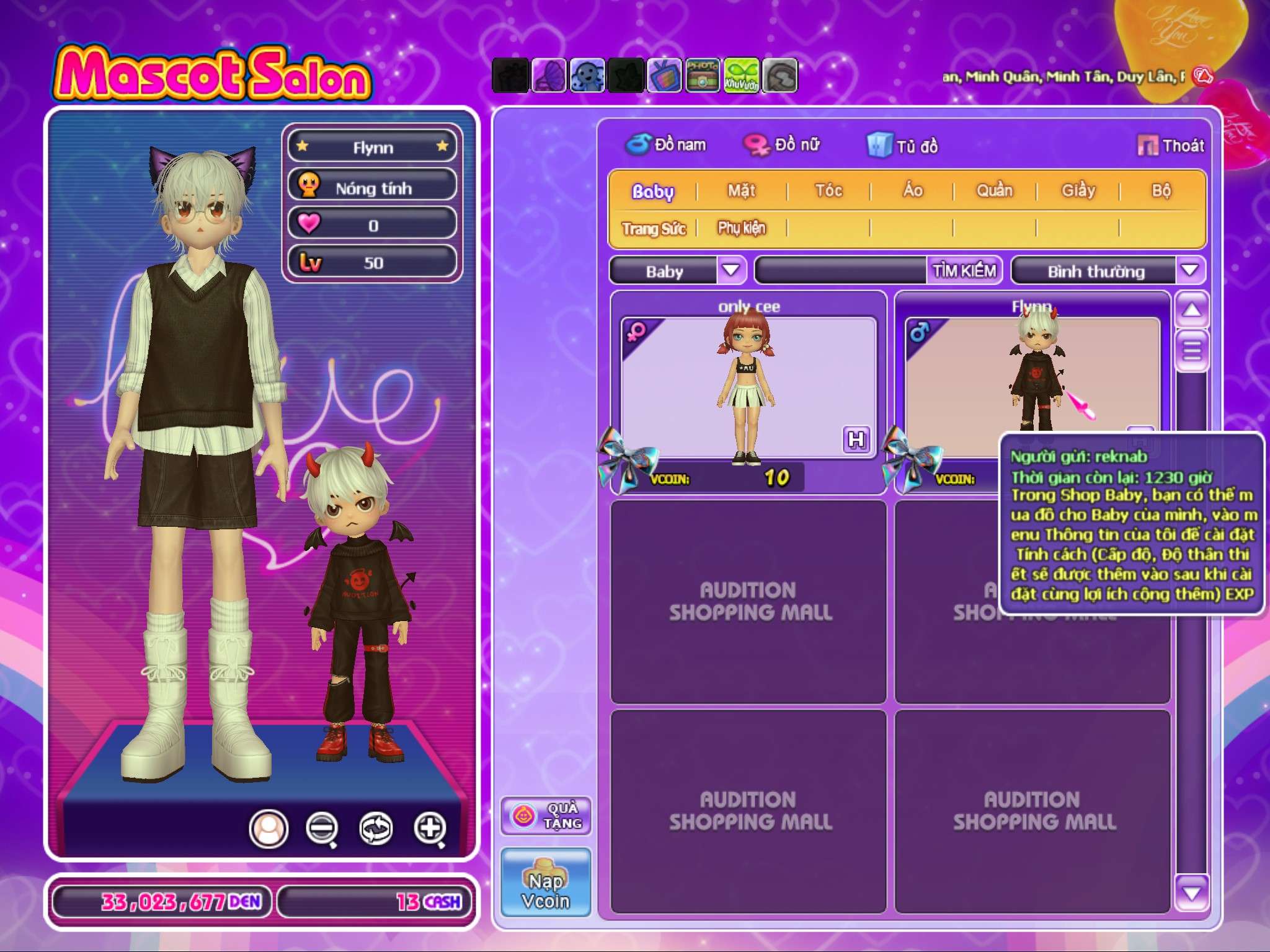1270x952 pixels.
Task: Open the Đồ nam male clothing section
Action: click(x=666, y=144)
